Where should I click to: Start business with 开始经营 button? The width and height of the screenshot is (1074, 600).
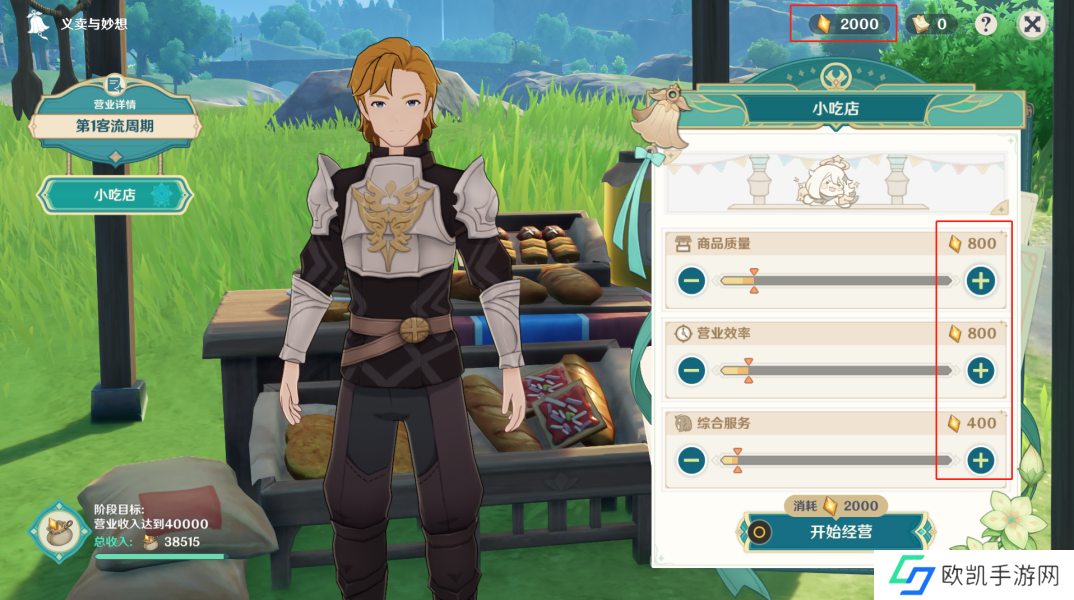pos(838,532)
